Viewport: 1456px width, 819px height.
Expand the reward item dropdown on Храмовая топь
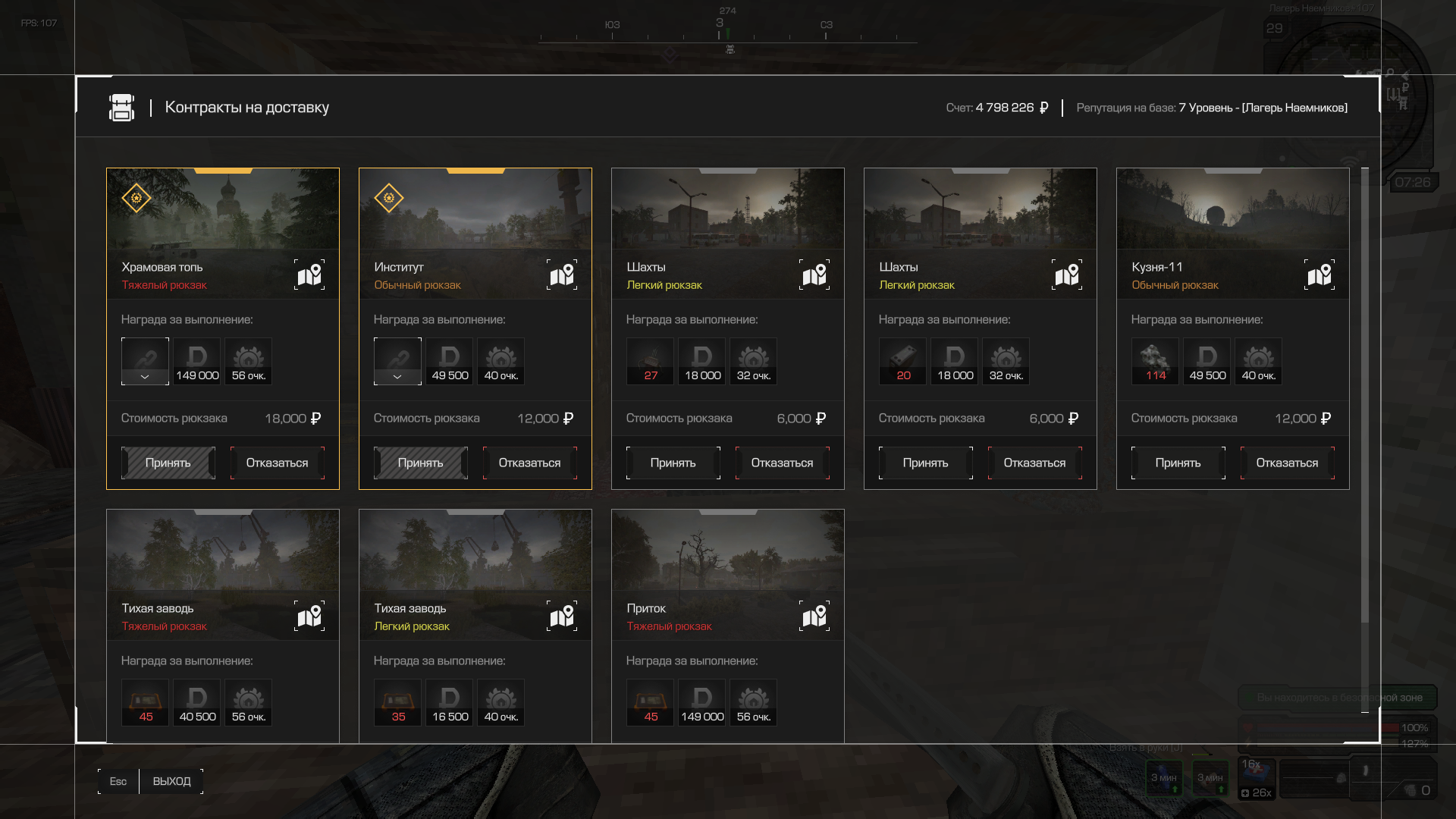pos(145,376)
